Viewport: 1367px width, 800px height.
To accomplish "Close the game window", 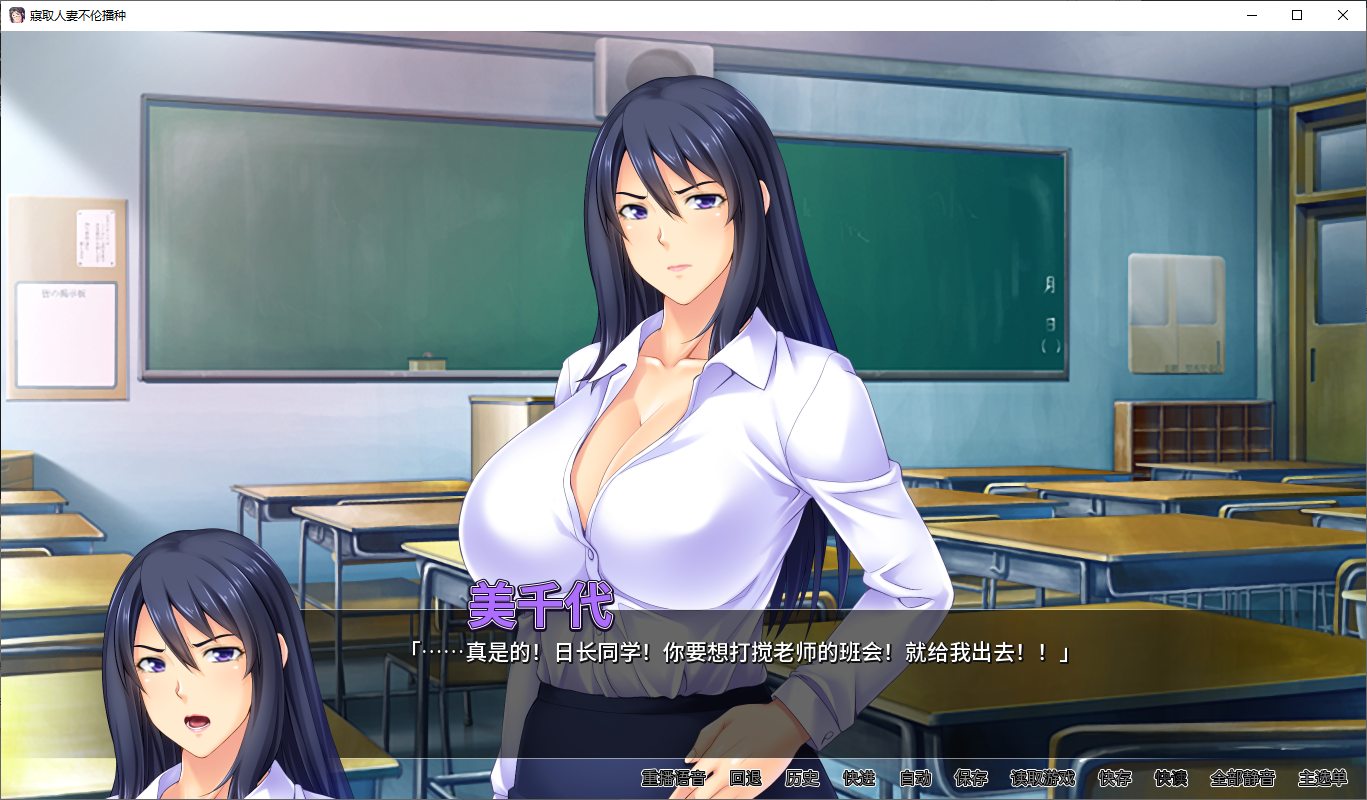I will [x=1343, y=15].
